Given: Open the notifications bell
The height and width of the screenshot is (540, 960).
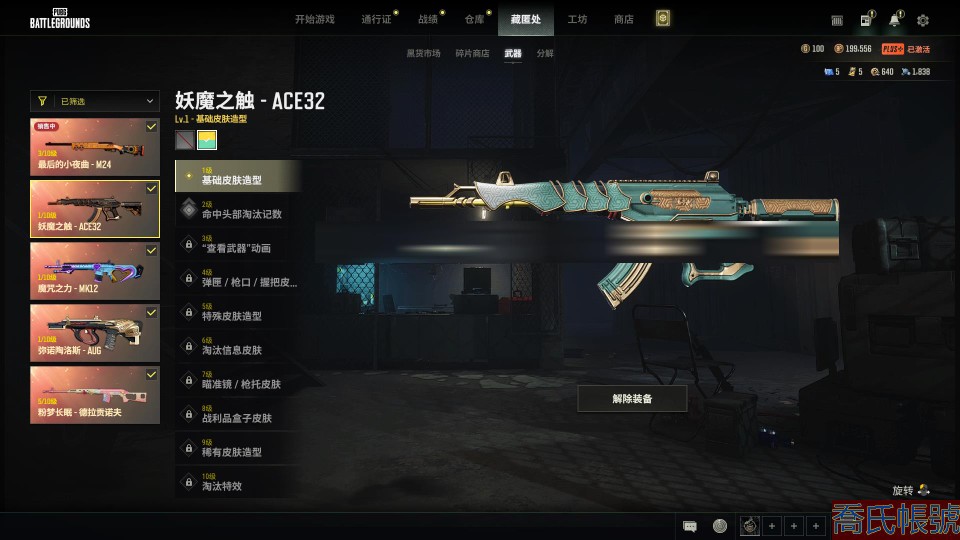Looking at the screenshot, I should 894,20.
